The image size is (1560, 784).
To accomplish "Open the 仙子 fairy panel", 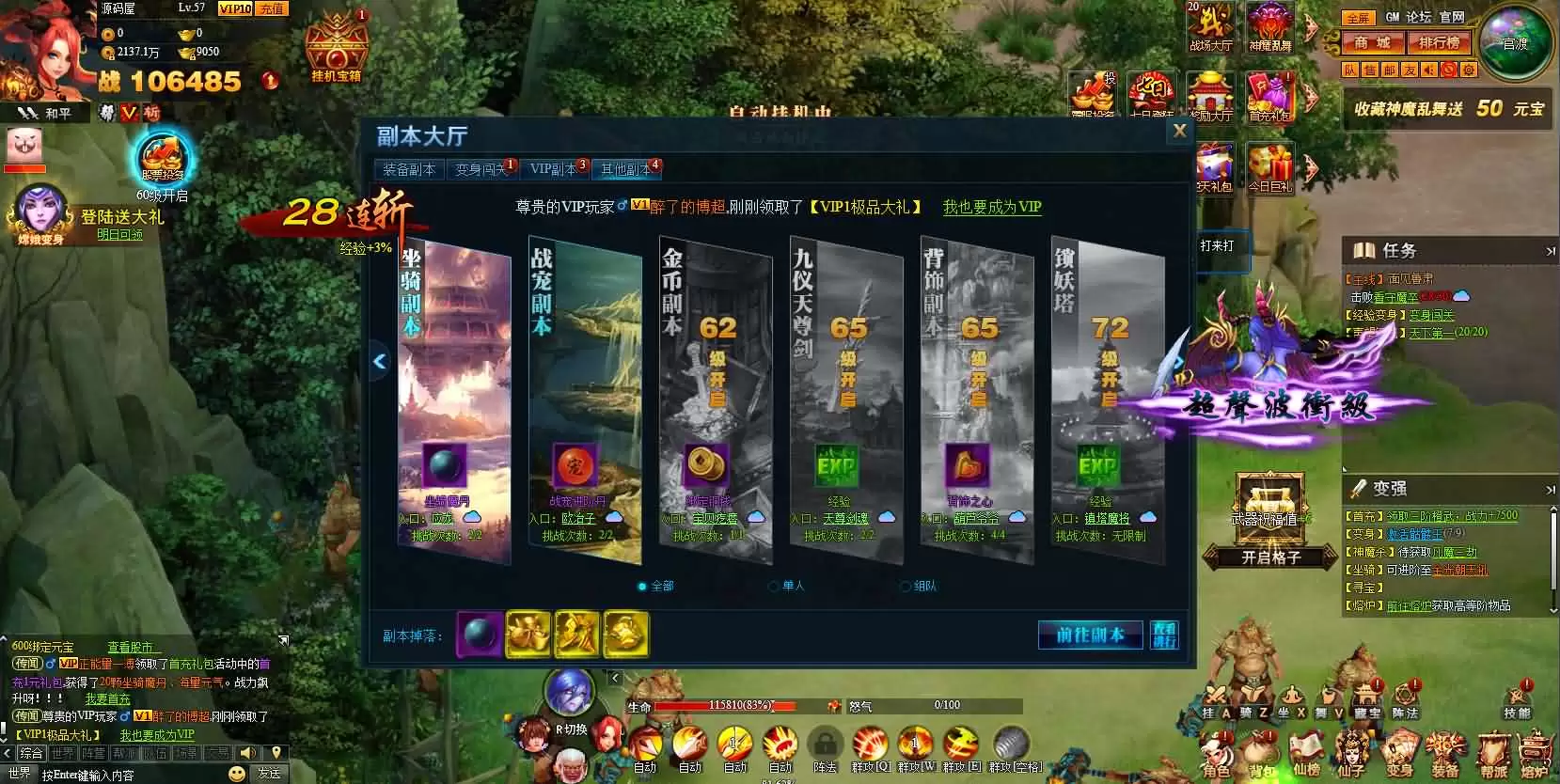I will pyautogui.click(x=1351, y=755).
